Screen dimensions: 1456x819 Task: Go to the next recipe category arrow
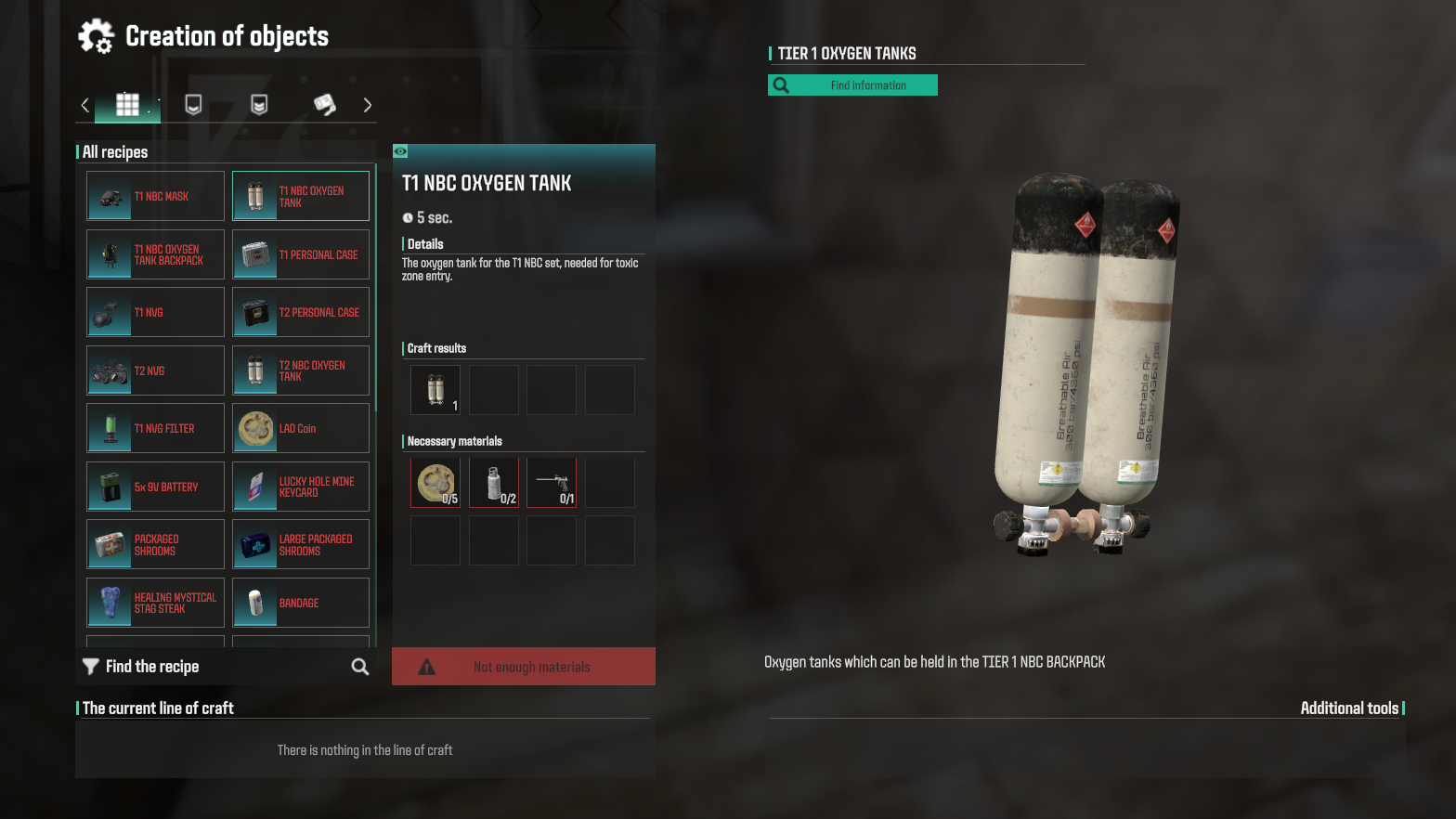[368, 105]
